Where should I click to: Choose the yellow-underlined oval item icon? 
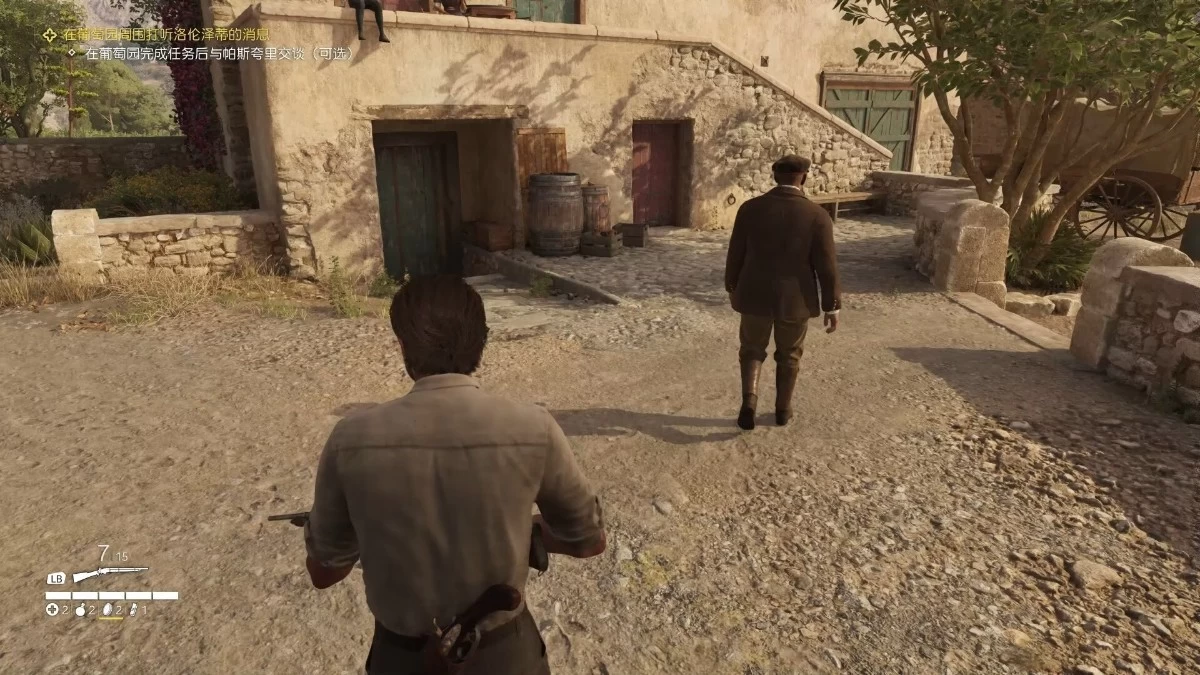108,609
